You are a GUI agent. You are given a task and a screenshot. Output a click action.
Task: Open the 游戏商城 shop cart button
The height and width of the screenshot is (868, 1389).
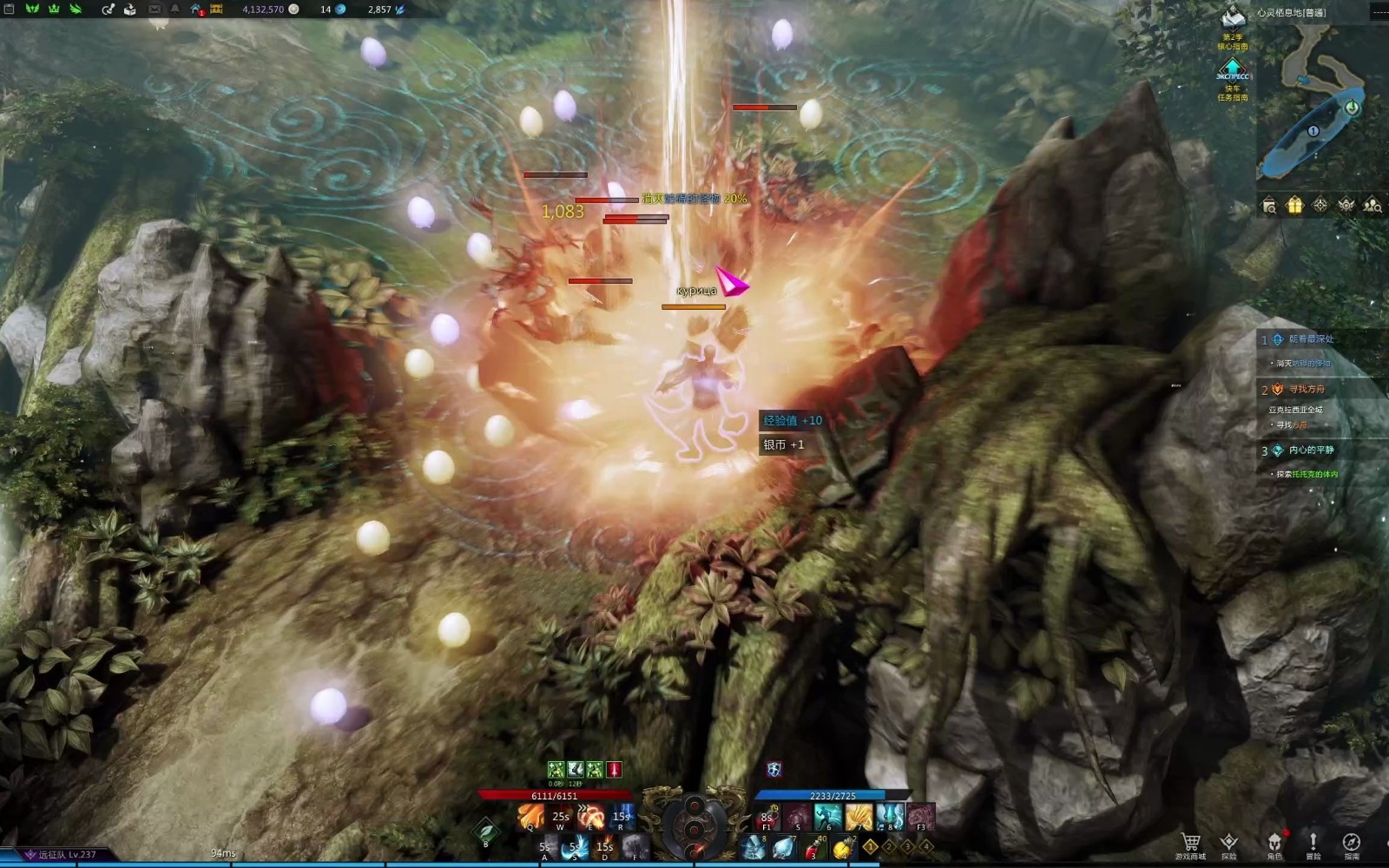click(1190, 842)
